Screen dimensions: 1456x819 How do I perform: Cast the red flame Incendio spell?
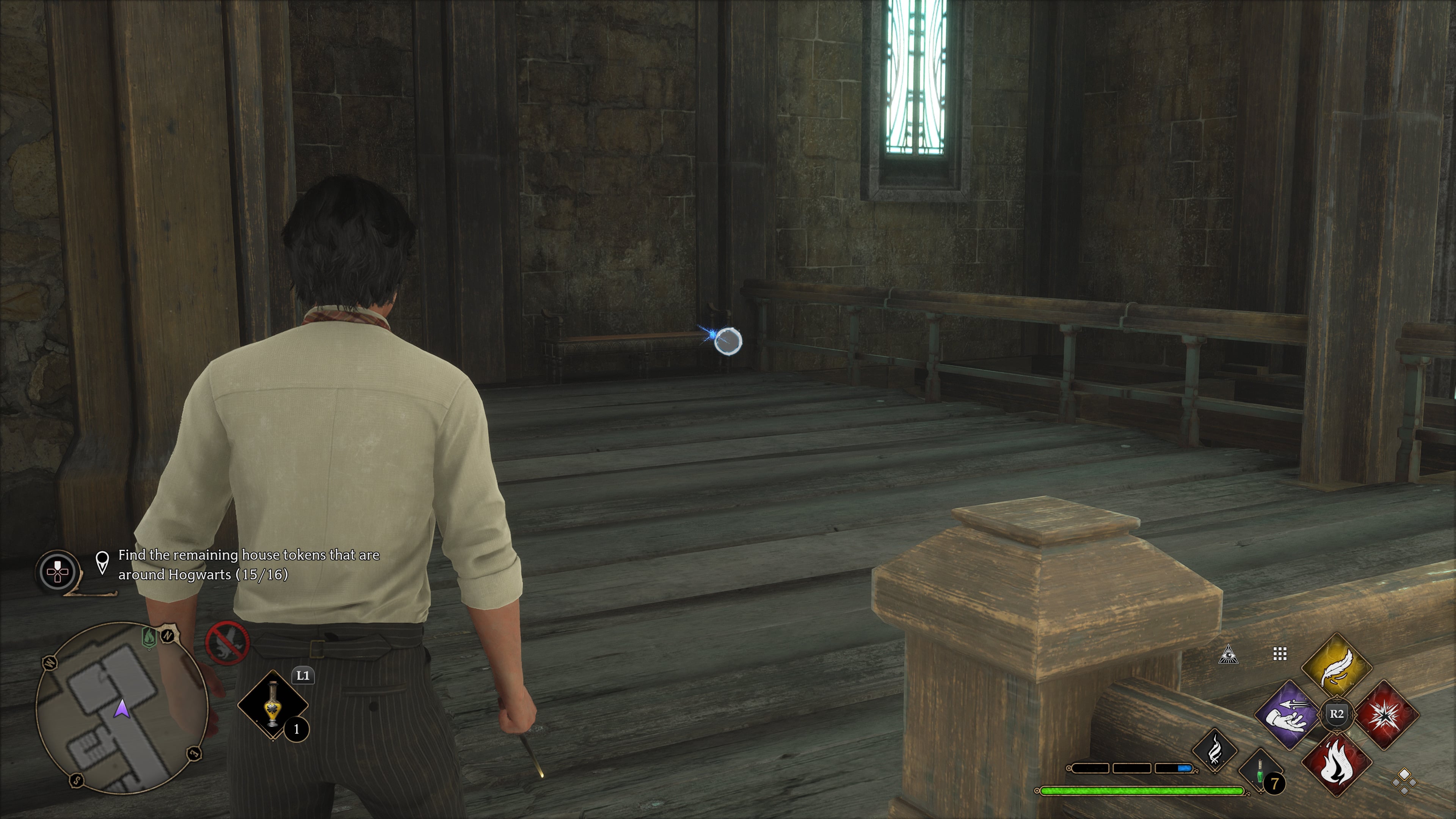pyautogui.click(x=1337, y=762)
